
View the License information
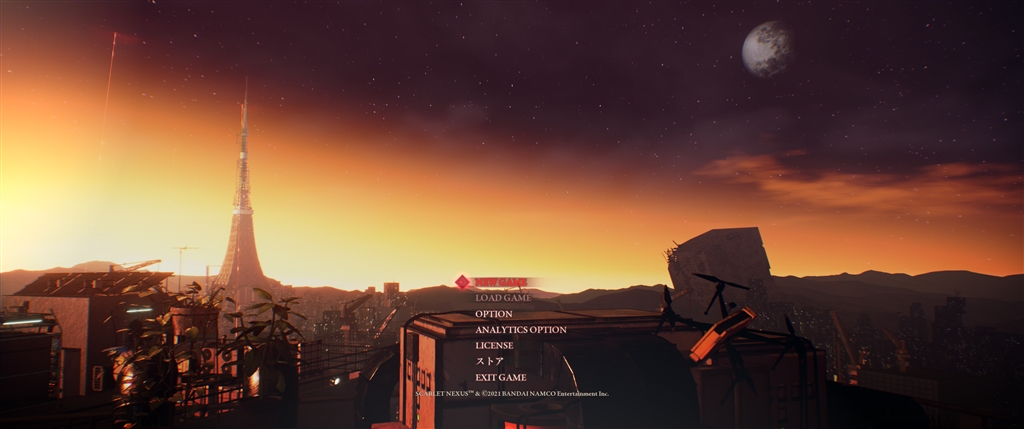[x=494, y=346]
